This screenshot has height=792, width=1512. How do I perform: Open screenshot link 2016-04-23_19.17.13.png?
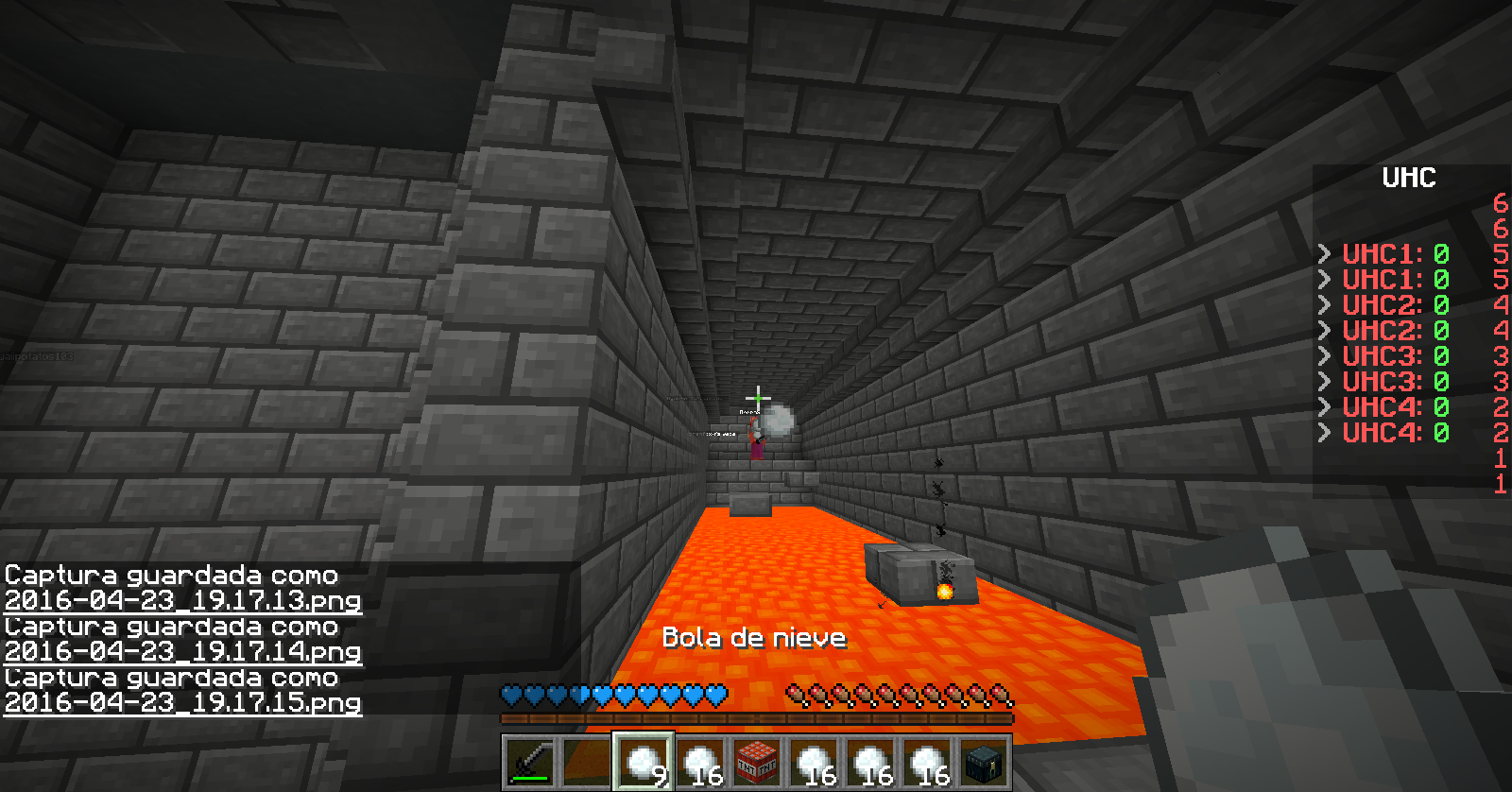(x=182, y=600)
